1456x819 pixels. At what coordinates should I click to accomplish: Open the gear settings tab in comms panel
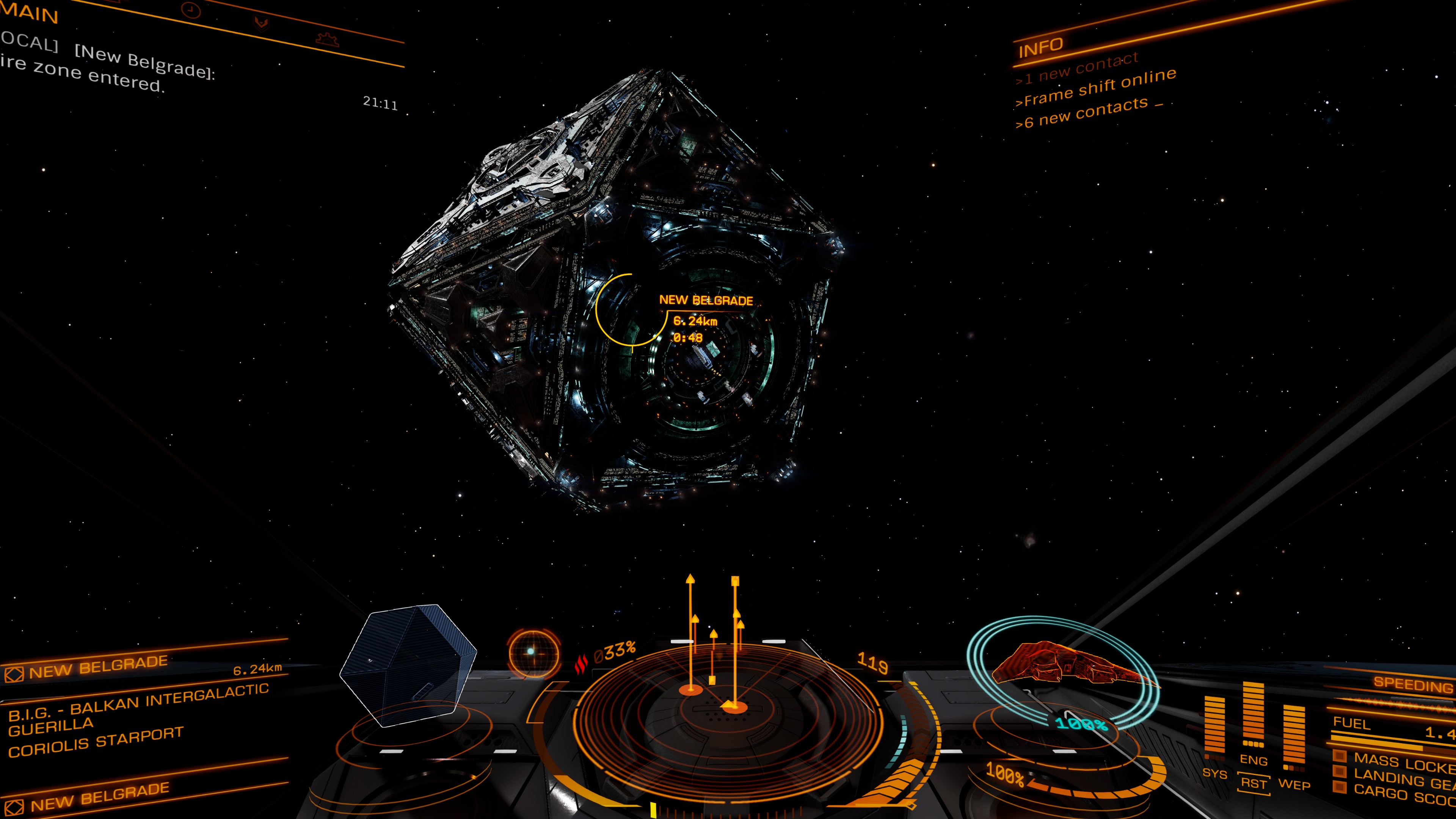(x=327, y=39)
